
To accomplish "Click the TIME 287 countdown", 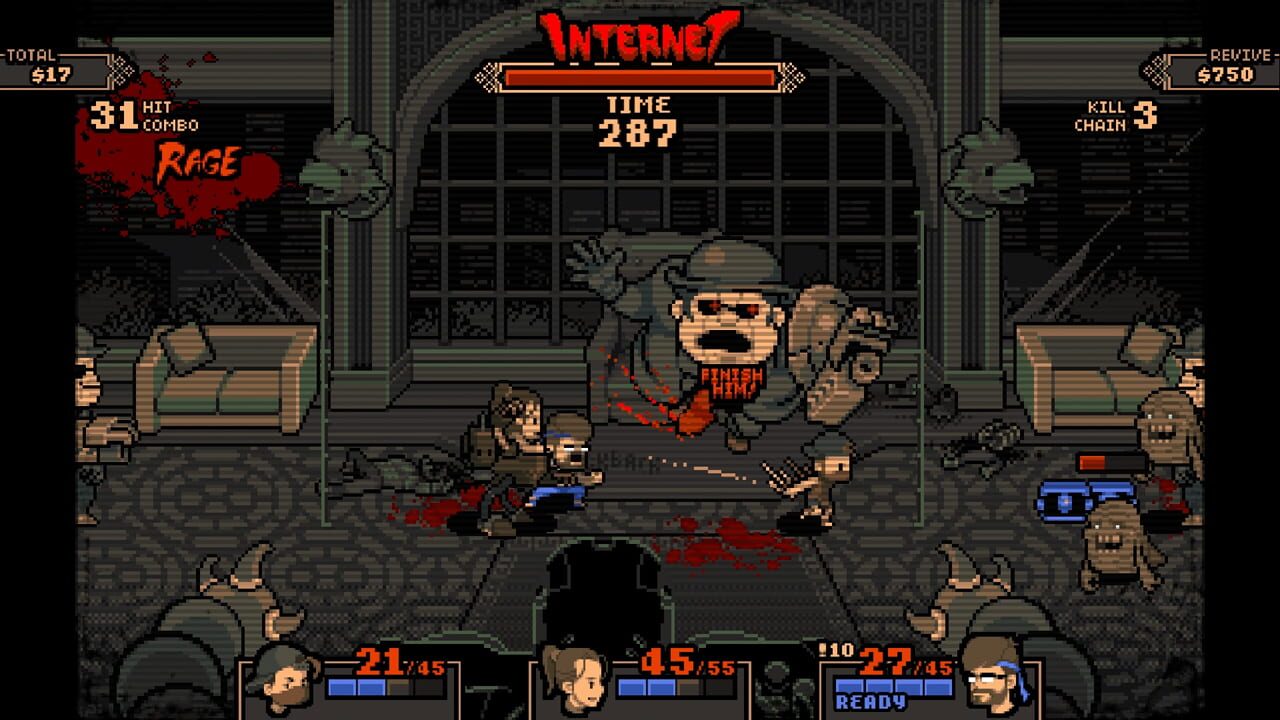I will (640, 115).
